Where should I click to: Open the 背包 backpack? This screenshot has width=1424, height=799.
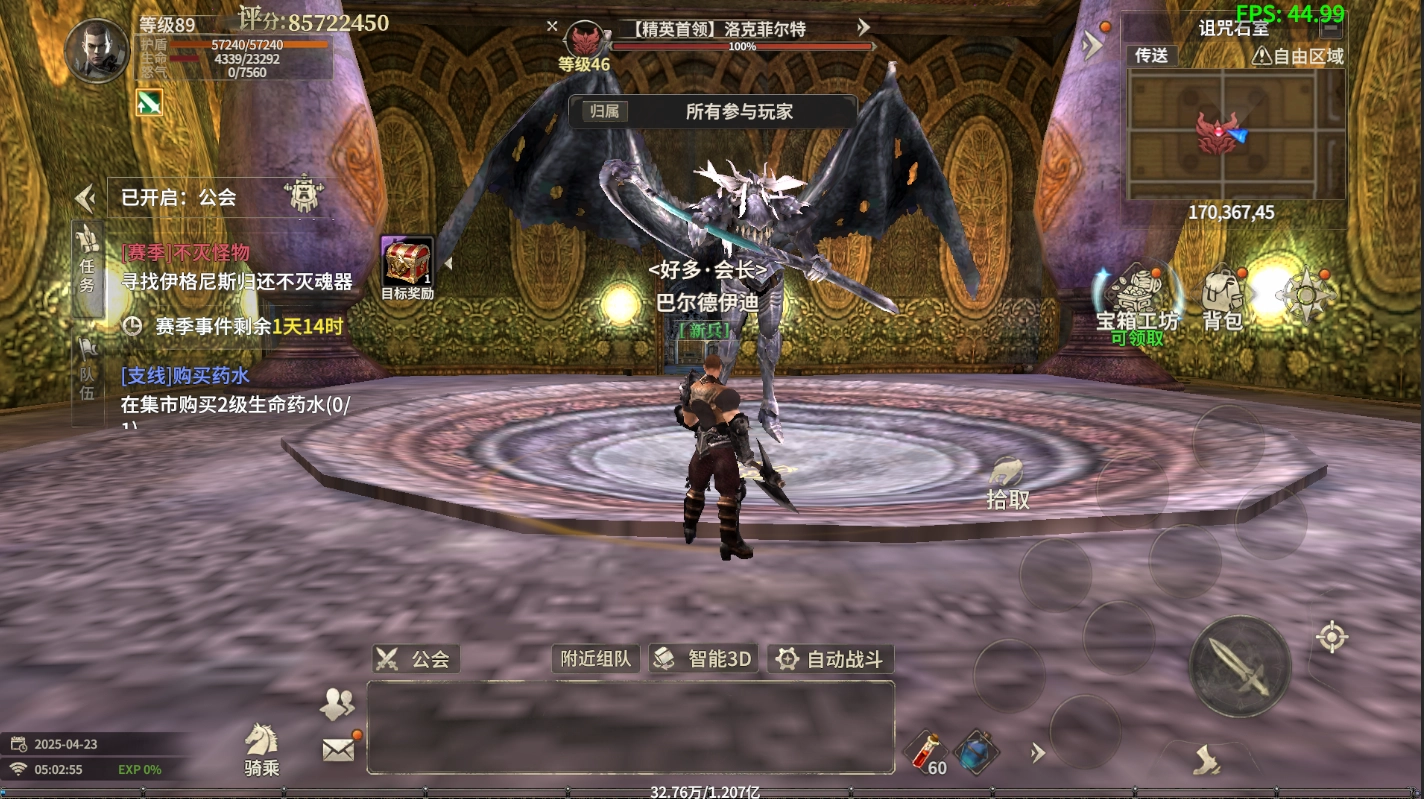point(1222,298)
